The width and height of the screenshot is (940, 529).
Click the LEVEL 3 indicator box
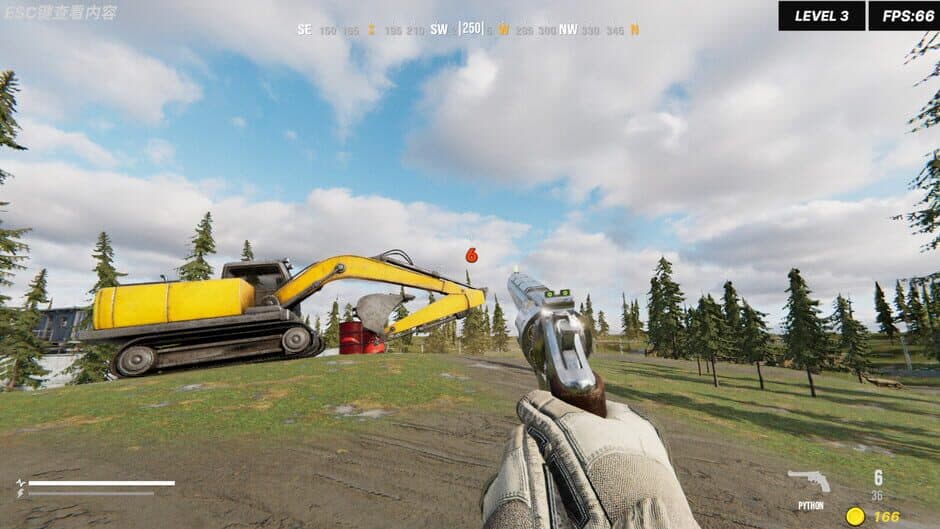pos(821,16)
